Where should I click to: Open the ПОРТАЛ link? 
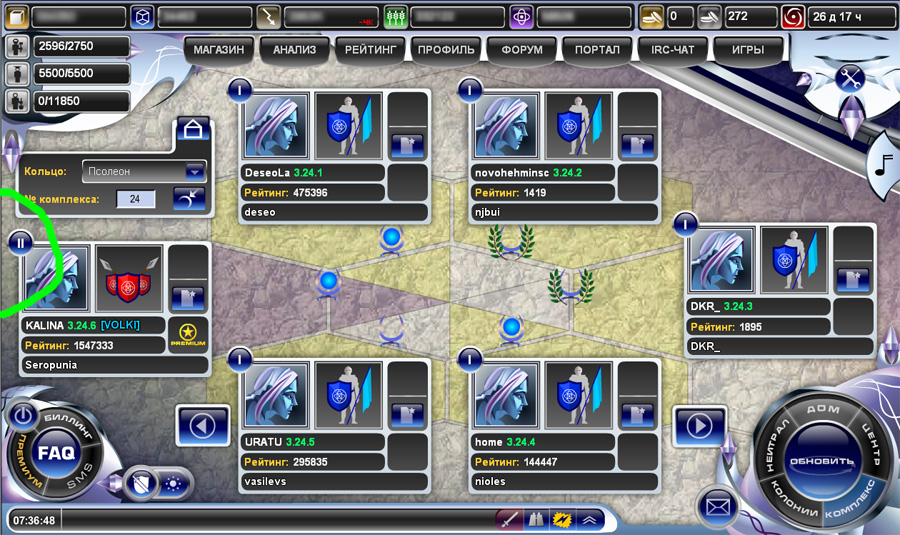pos(597,49)
